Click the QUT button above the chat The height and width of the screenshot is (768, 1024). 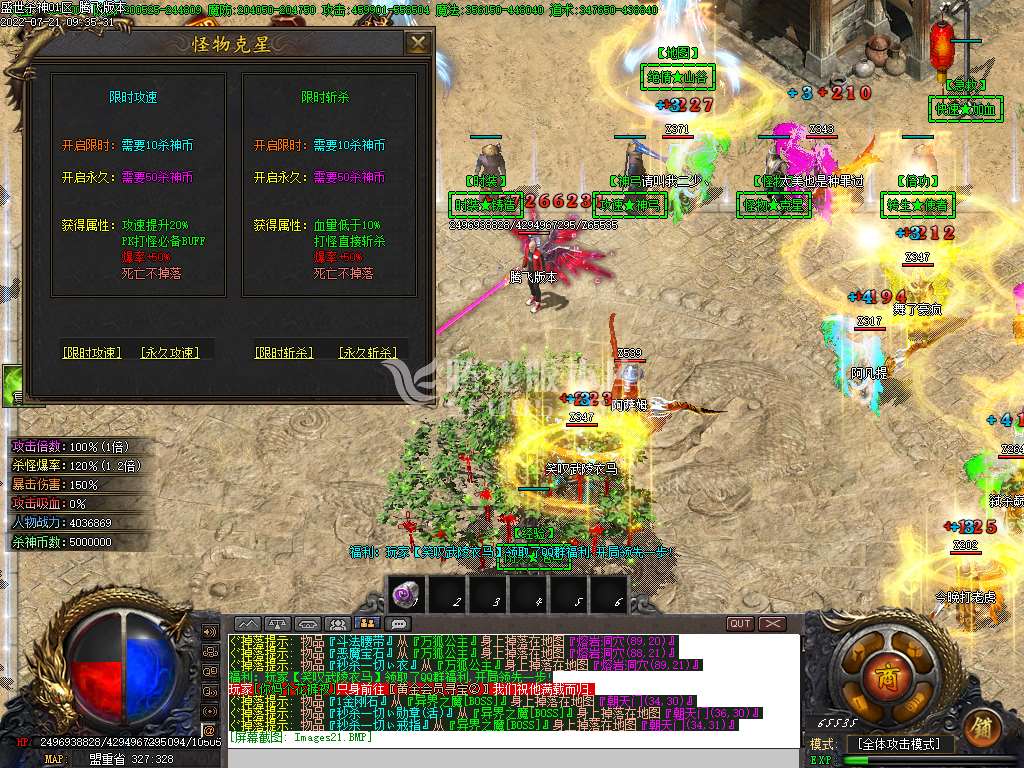[740, 623]
